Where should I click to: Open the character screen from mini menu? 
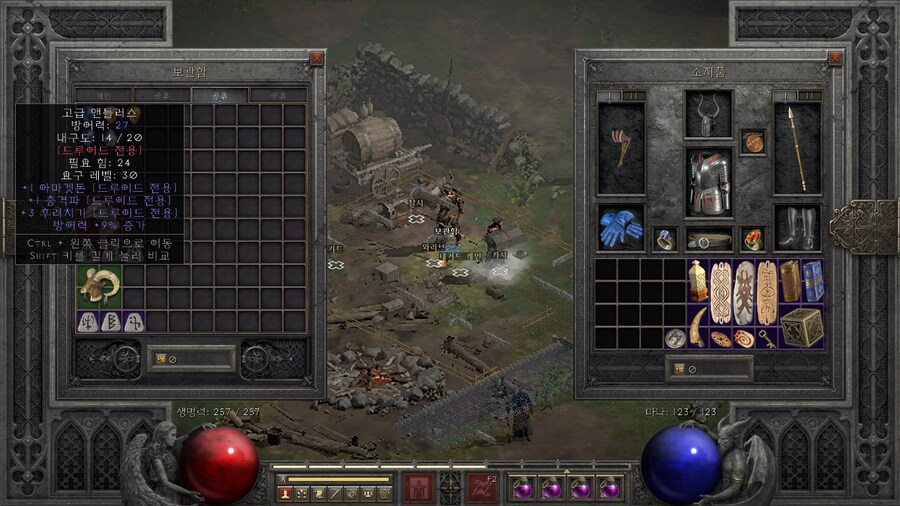click(x=284, y=493)
